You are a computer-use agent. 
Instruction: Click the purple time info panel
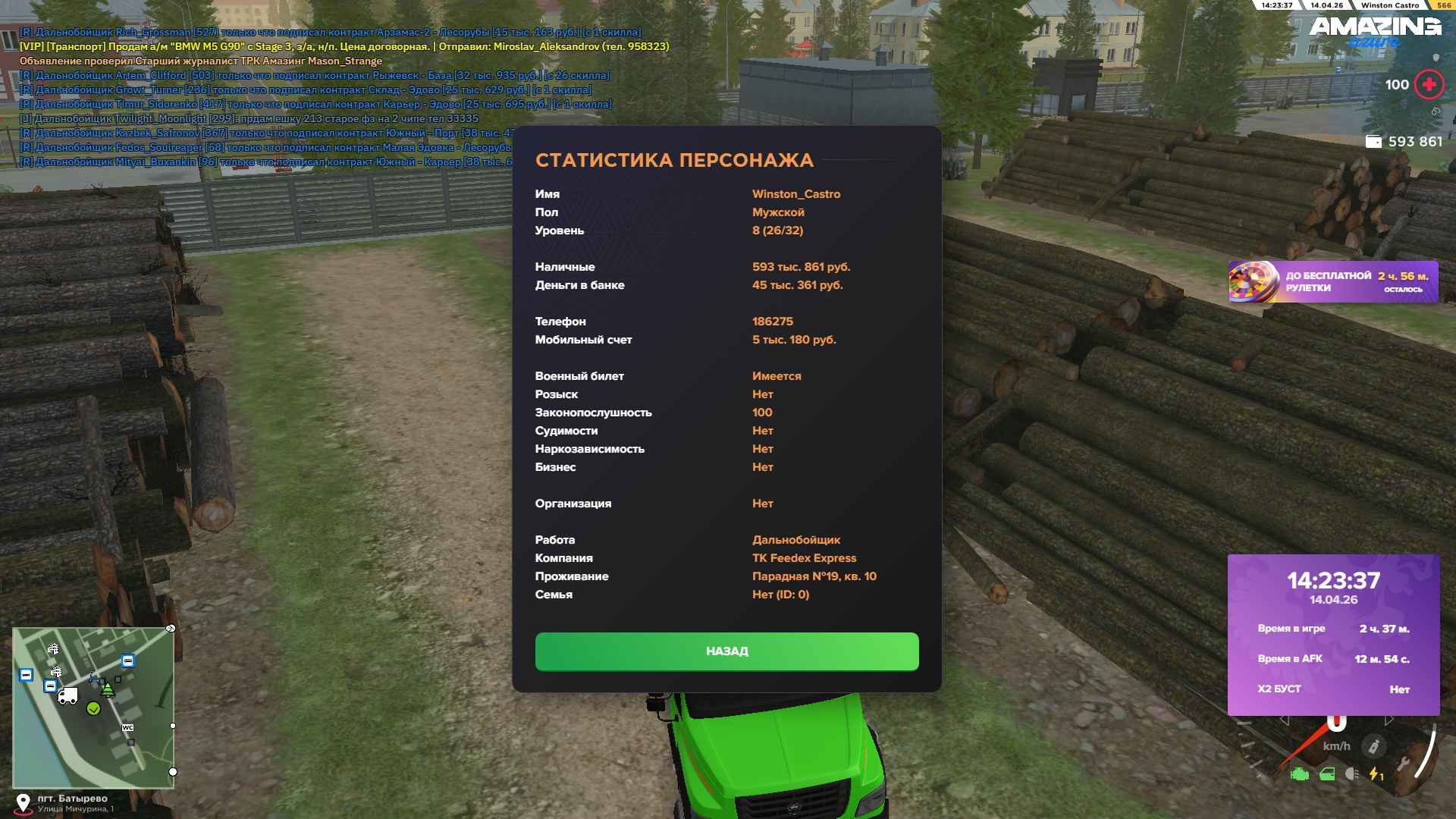[x=1333, y=635]
